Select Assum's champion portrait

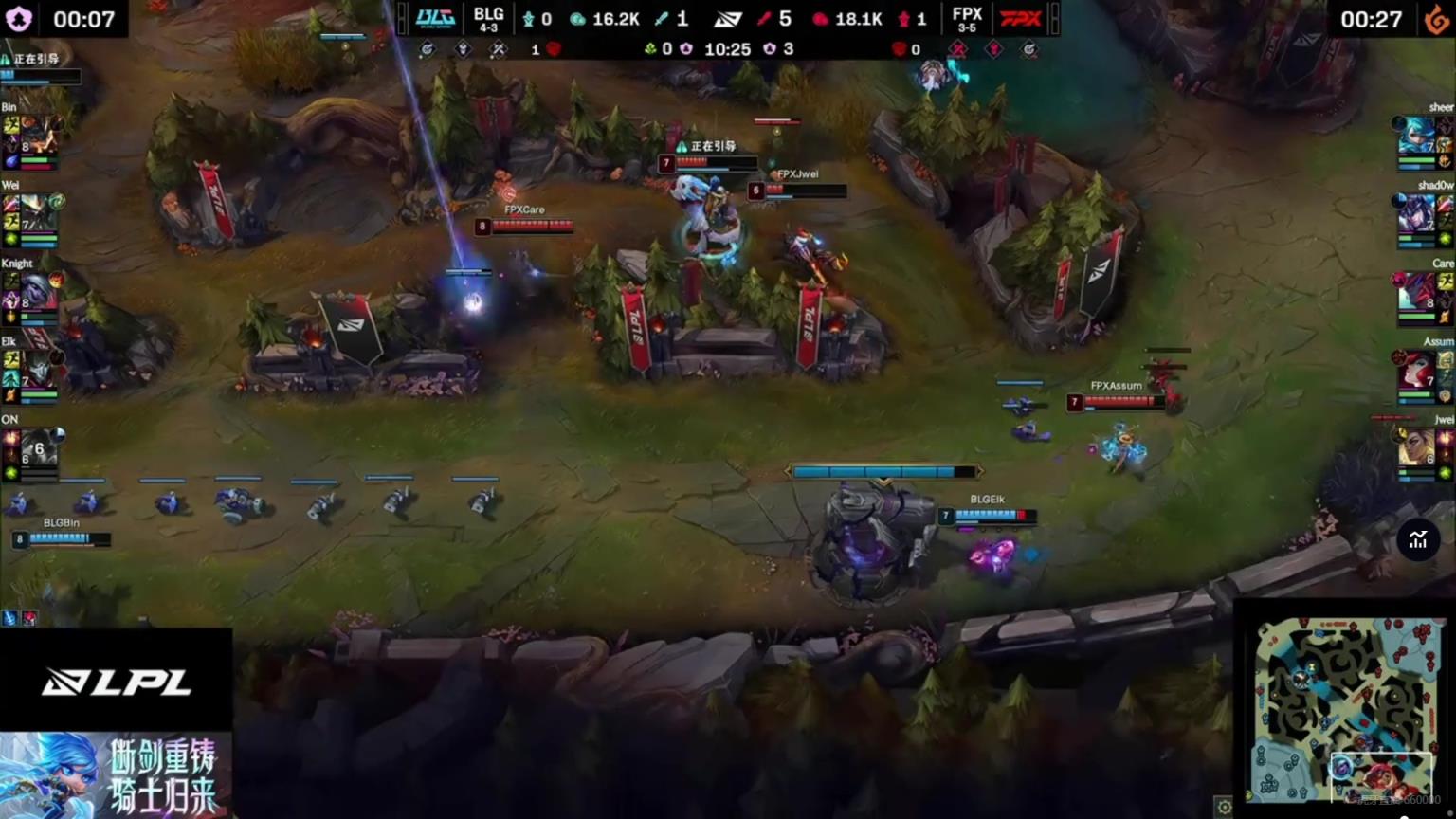(1418, 369)
